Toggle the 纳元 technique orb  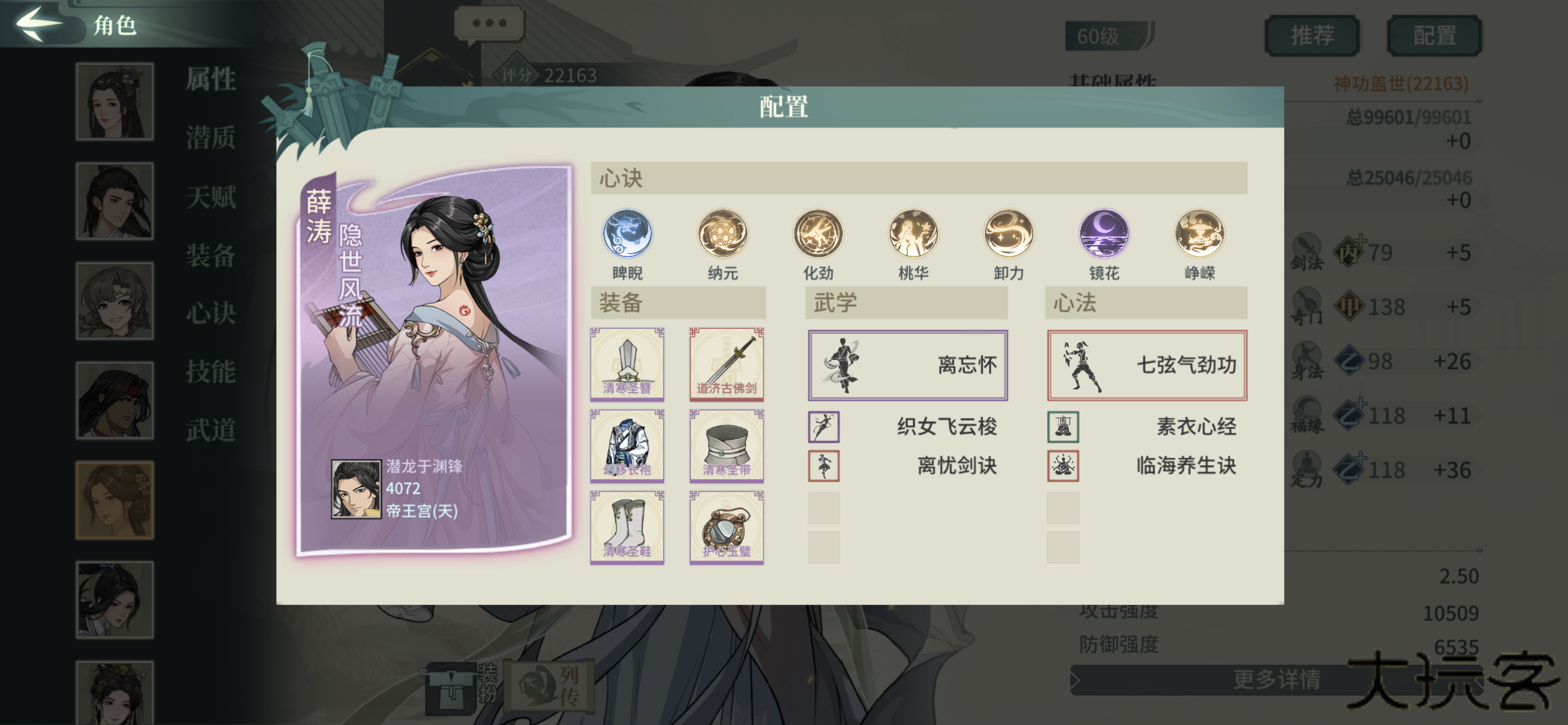722,234
